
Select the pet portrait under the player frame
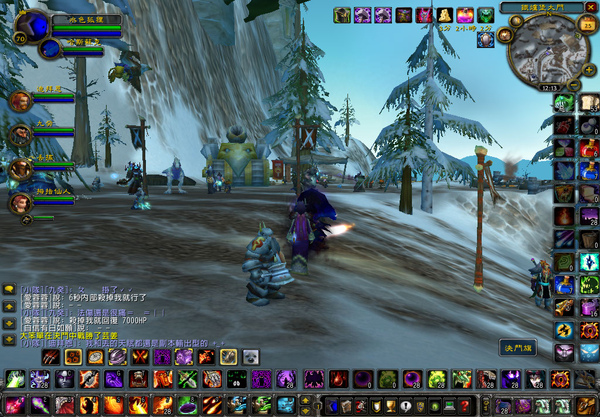[x=50, y=48]
